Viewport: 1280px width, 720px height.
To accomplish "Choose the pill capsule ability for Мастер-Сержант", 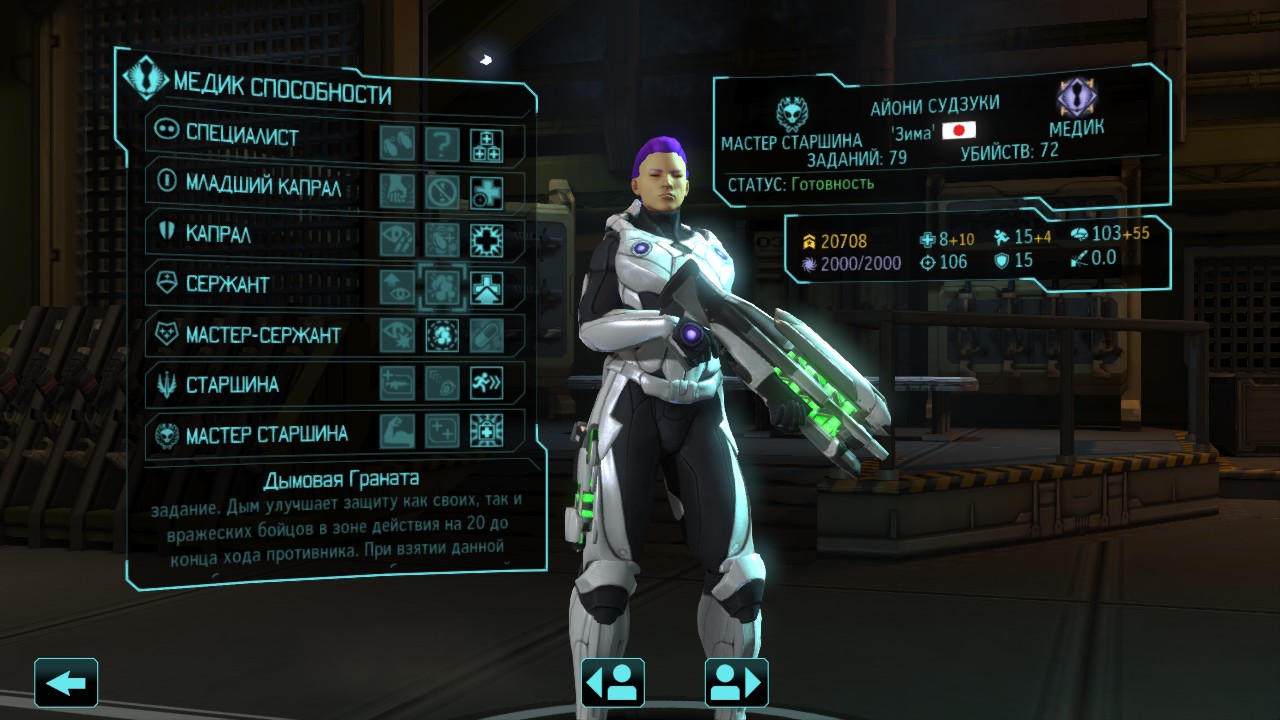I will (x=487, y=335).
